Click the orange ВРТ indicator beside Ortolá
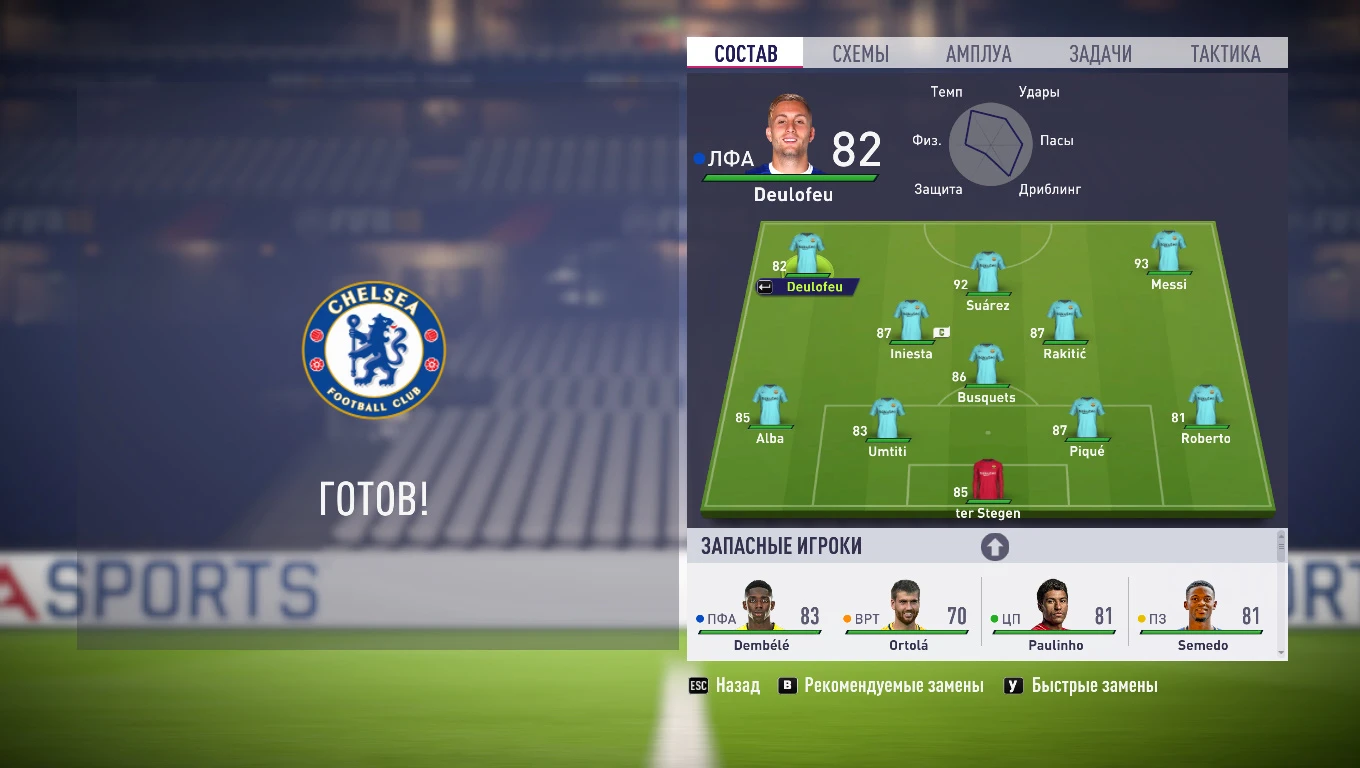1360x768 pixels. click(x=848, y=618)
